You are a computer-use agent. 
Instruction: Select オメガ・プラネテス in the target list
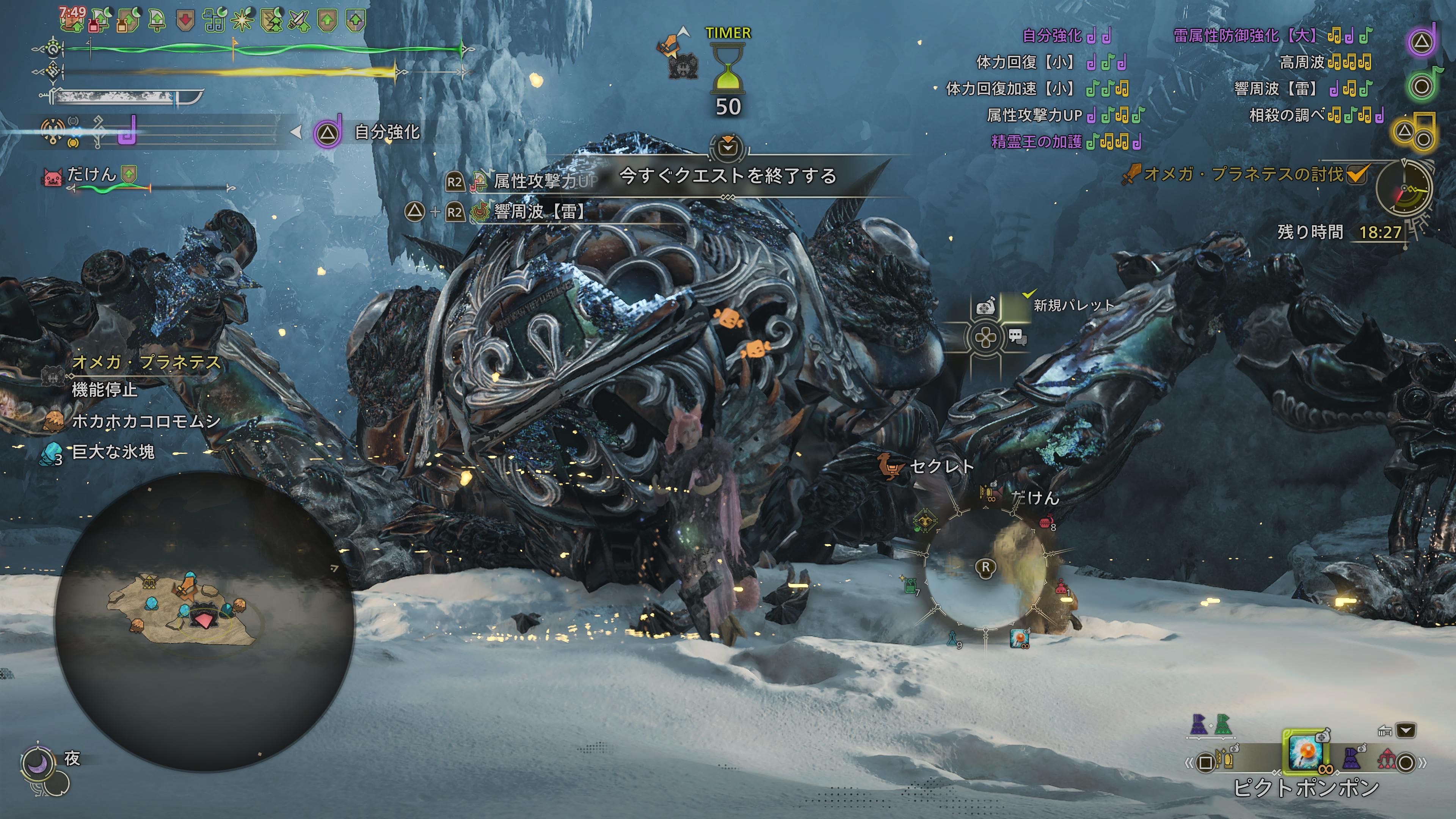point(146,362)
